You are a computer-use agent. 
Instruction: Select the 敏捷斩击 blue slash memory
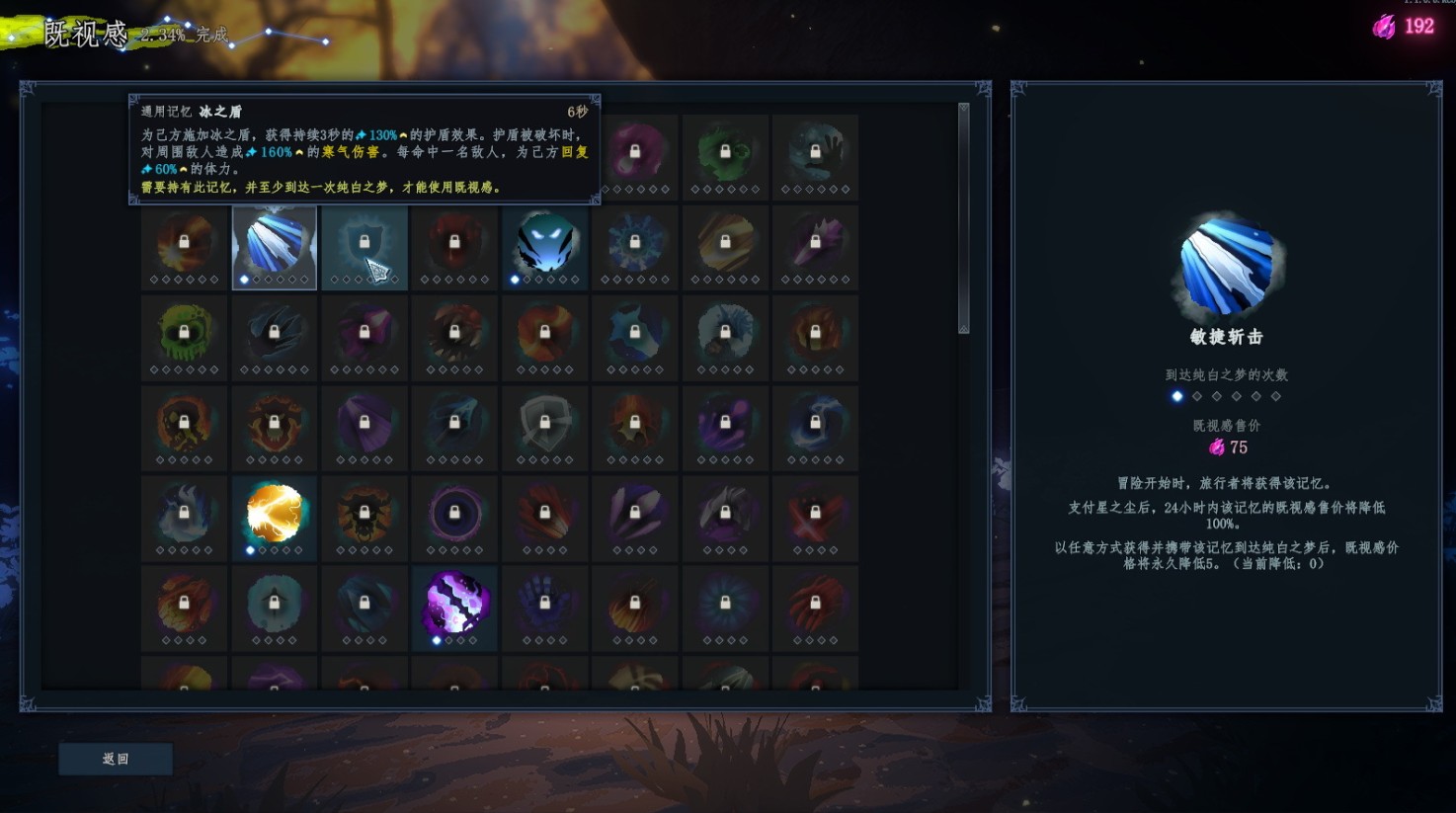pos(275,246)
